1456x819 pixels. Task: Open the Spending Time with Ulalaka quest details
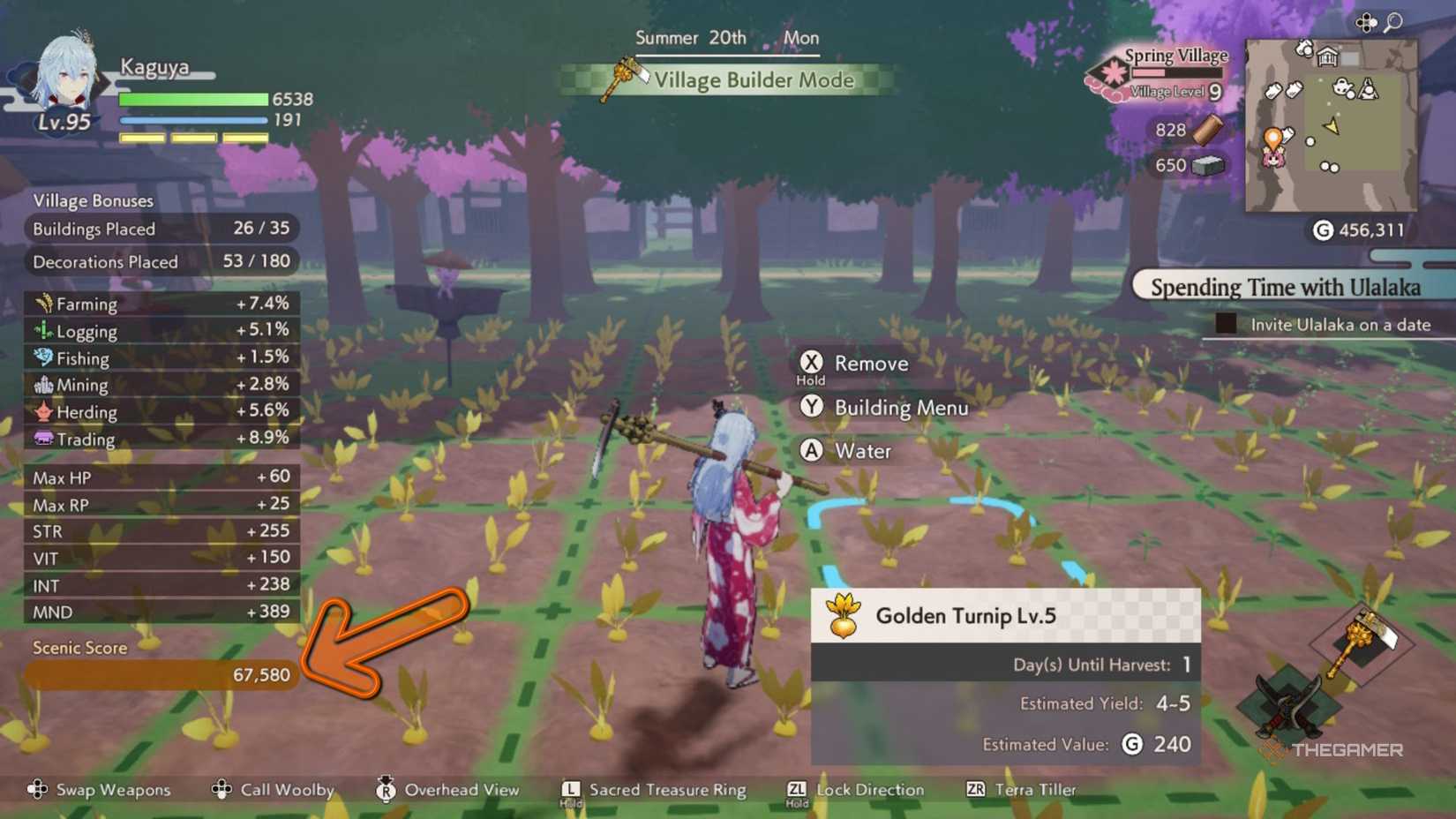pyautogui.click(x=1285, y=287)
